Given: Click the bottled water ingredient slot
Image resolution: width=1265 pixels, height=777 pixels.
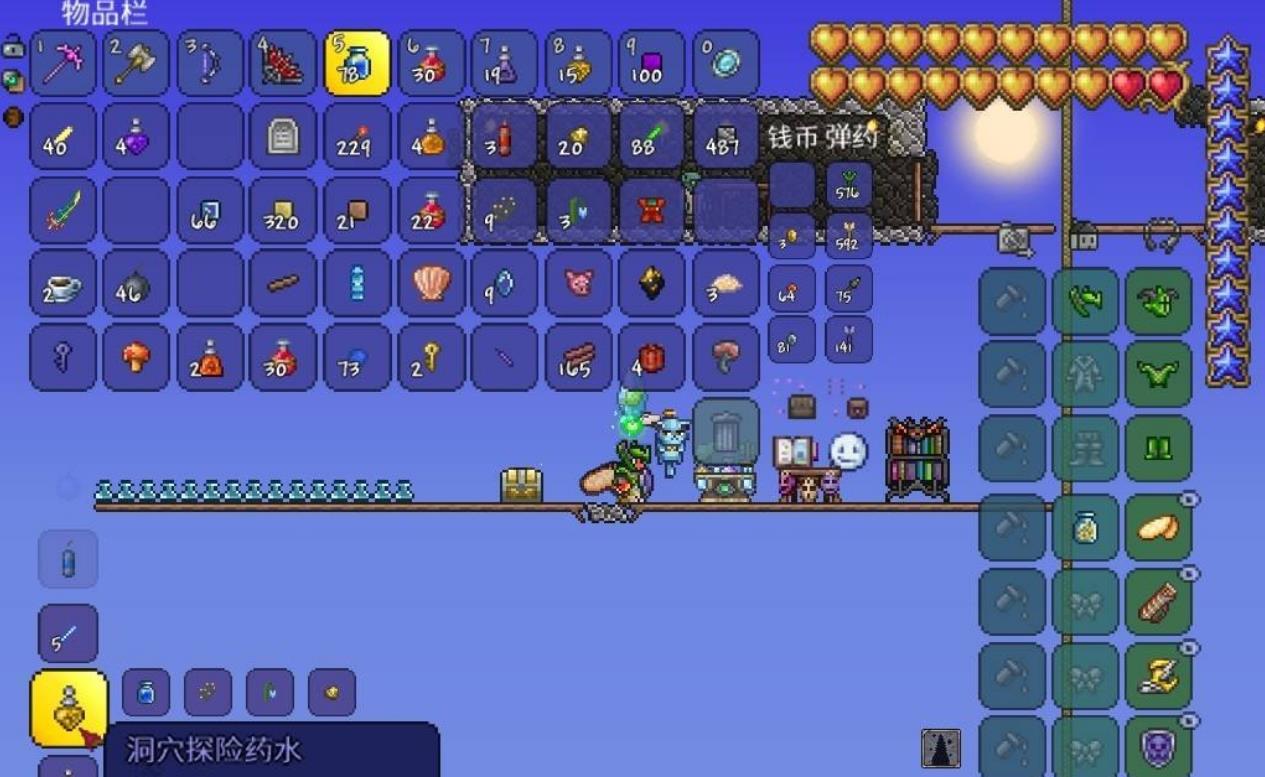Looking at the screenshot, I should [x=146, y=692].
